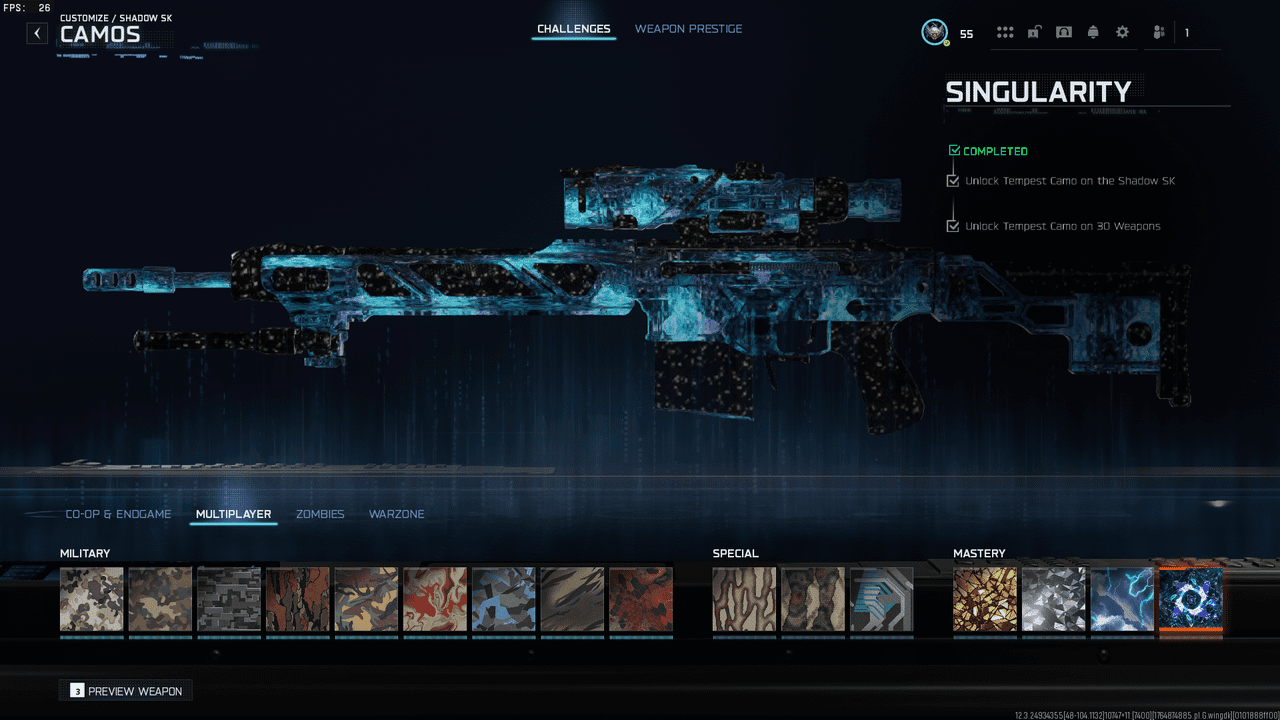Click the back arrow beside CAMOS
1280x720 pixels.
point(37,32)
